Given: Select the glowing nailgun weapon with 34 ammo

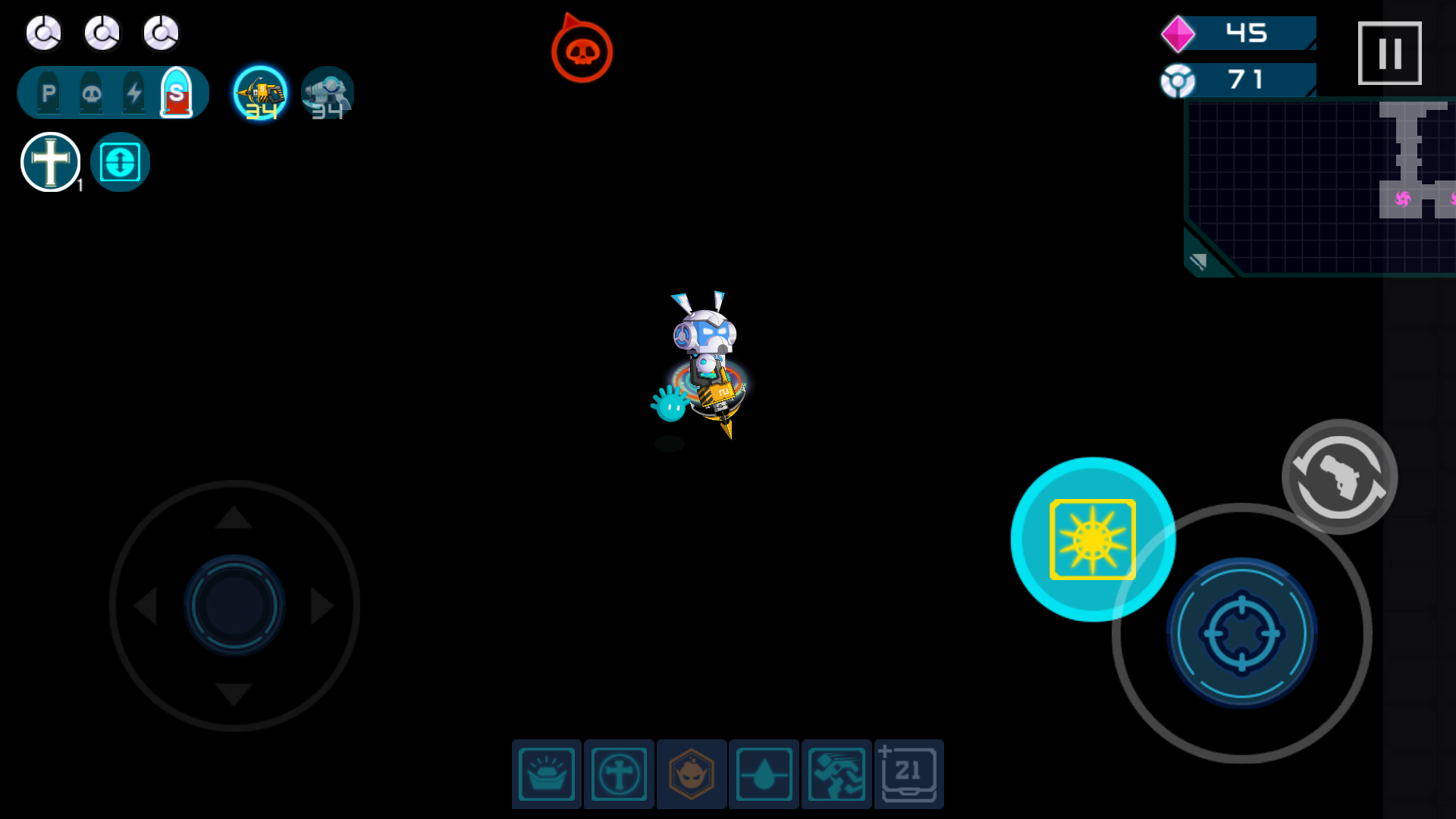Looking at the screenshot, I should 260,93.
